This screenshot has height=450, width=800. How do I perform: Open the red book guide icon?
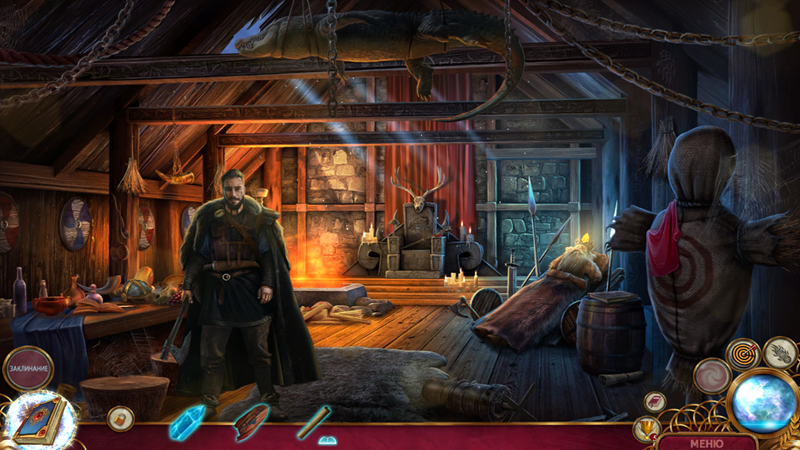[655, 402]
